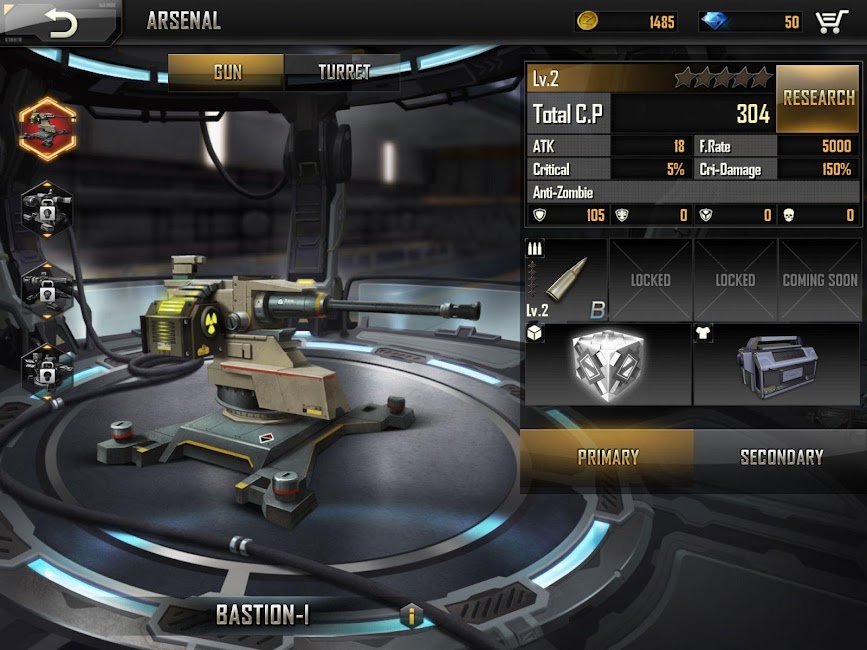Select the unlocked turret in red hexagon
This screenshot has height=650, width=867.
tap(47, 127)
